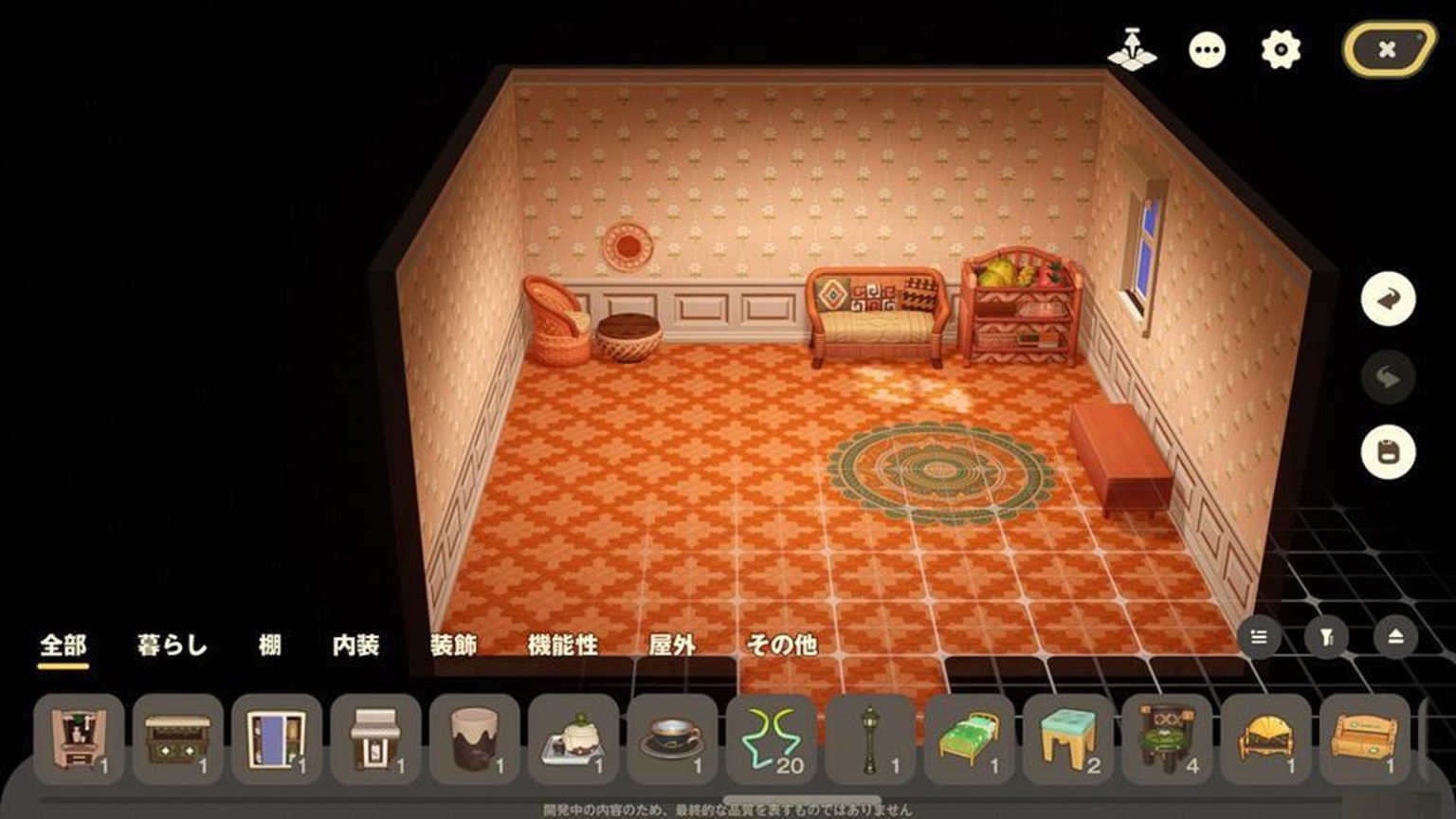Open the furniture filter funnel button
Screen dimensions: 1456x819
tap(1327, 637)
